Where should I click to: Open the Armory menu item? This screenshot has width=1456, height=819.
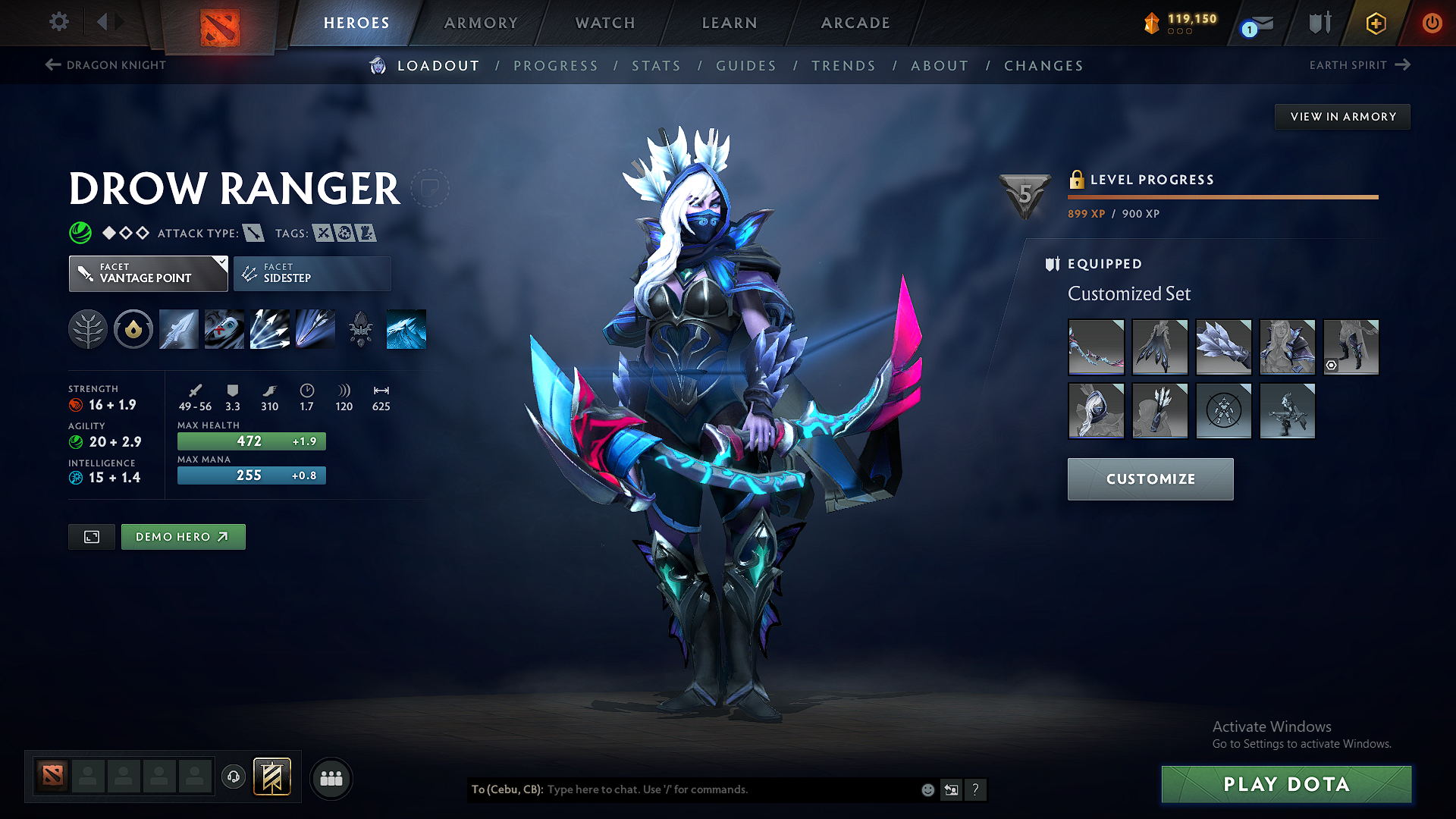481,23
